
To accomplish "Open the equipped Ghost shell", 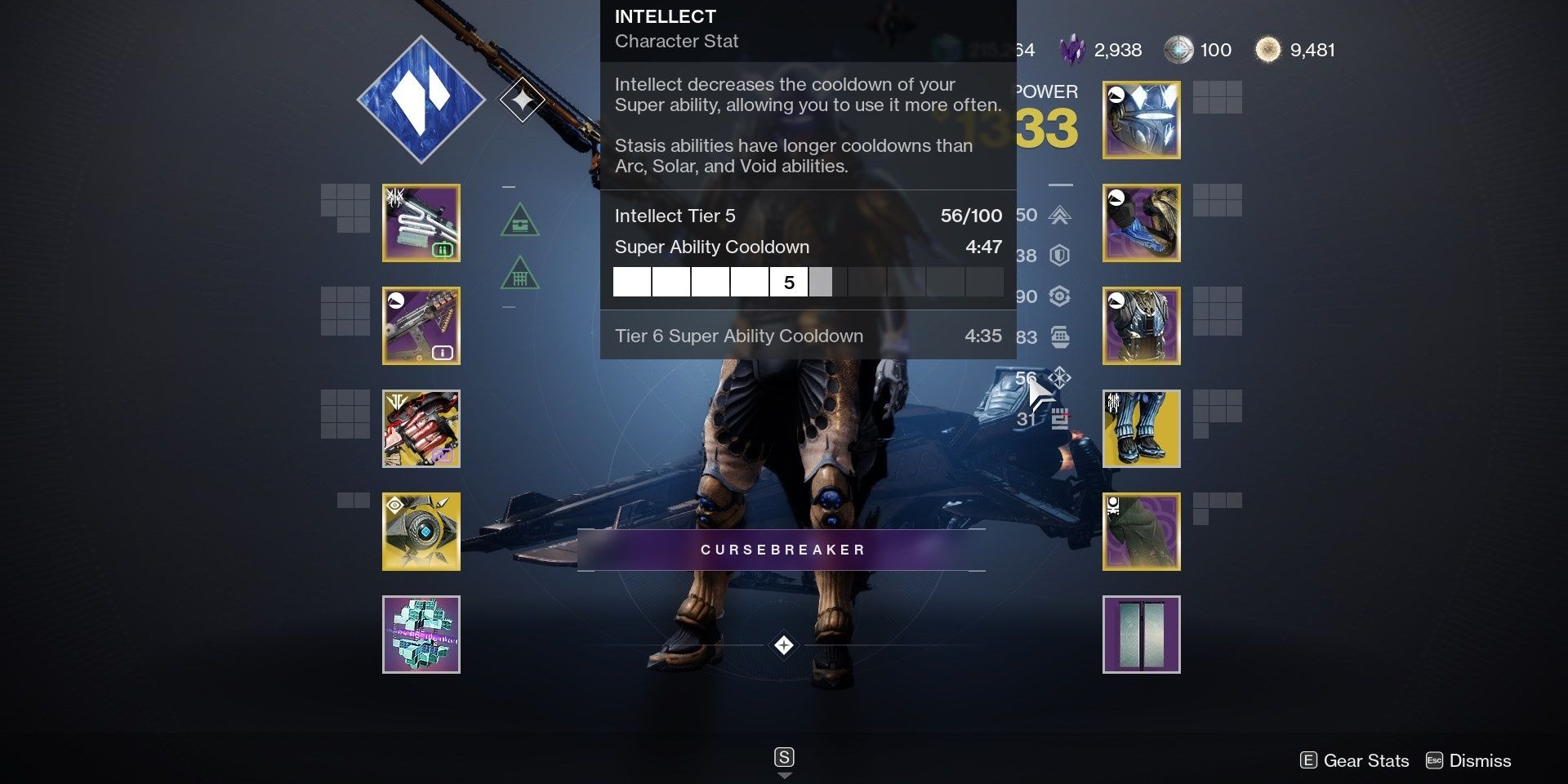I will 421,531.
